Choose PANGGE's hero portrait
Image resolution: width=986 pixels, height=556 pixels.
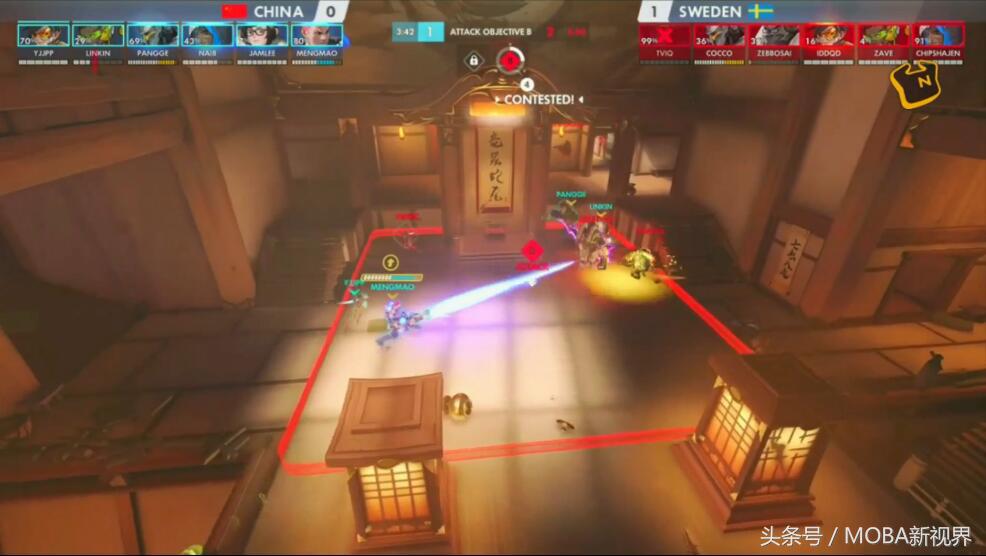(153, 36)
